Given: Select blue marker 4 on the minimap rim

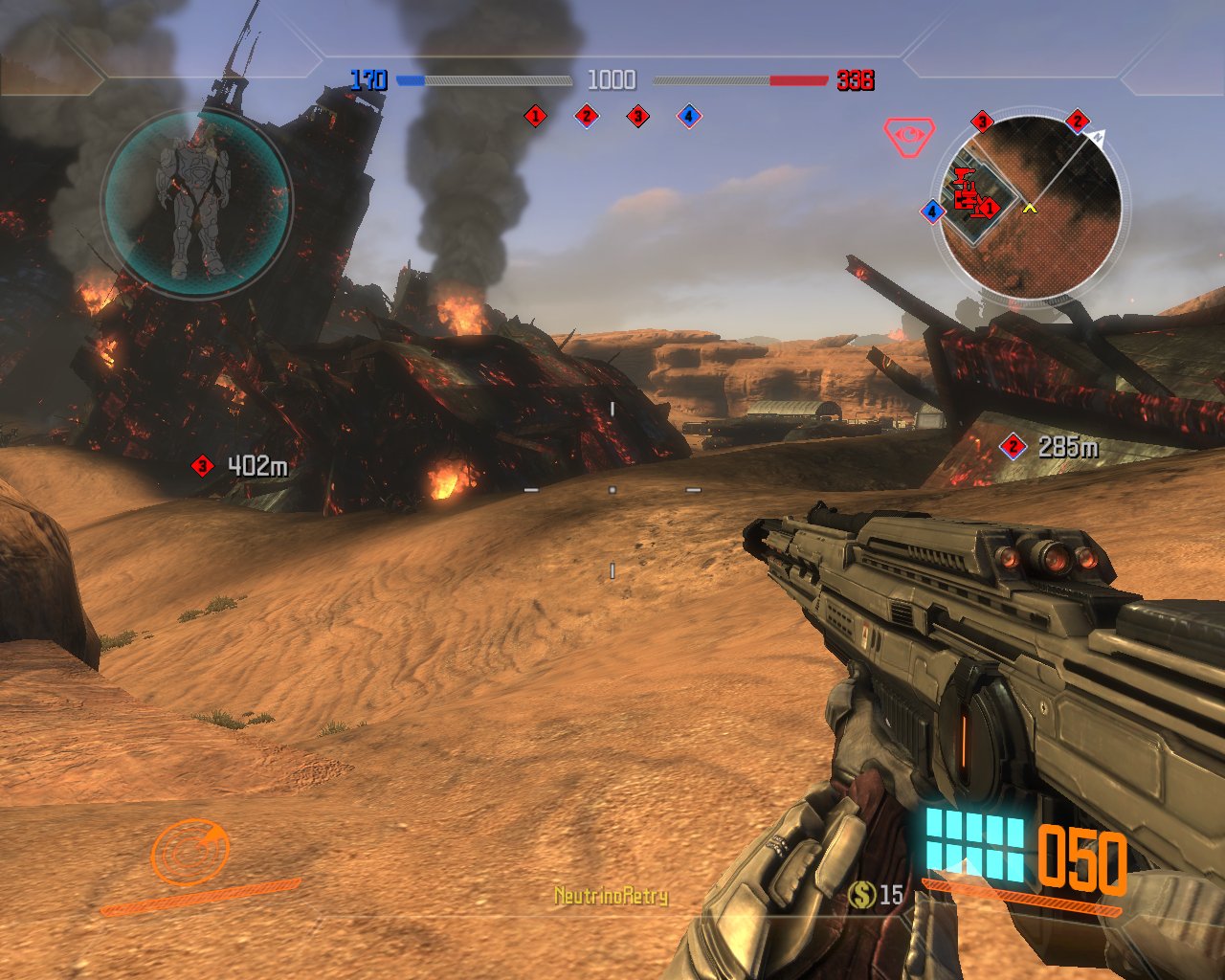Looking at the screenshot, I should point(933,212).
